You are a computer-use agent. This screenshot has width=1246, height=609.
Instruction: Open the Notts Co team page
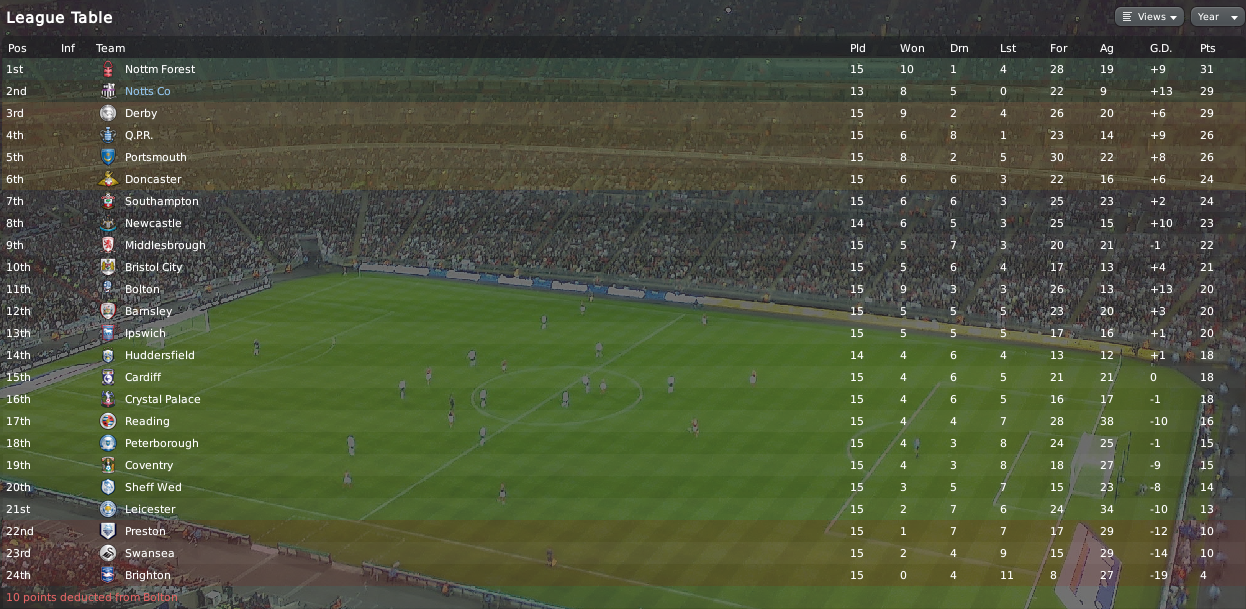click(x=147, y=91)
